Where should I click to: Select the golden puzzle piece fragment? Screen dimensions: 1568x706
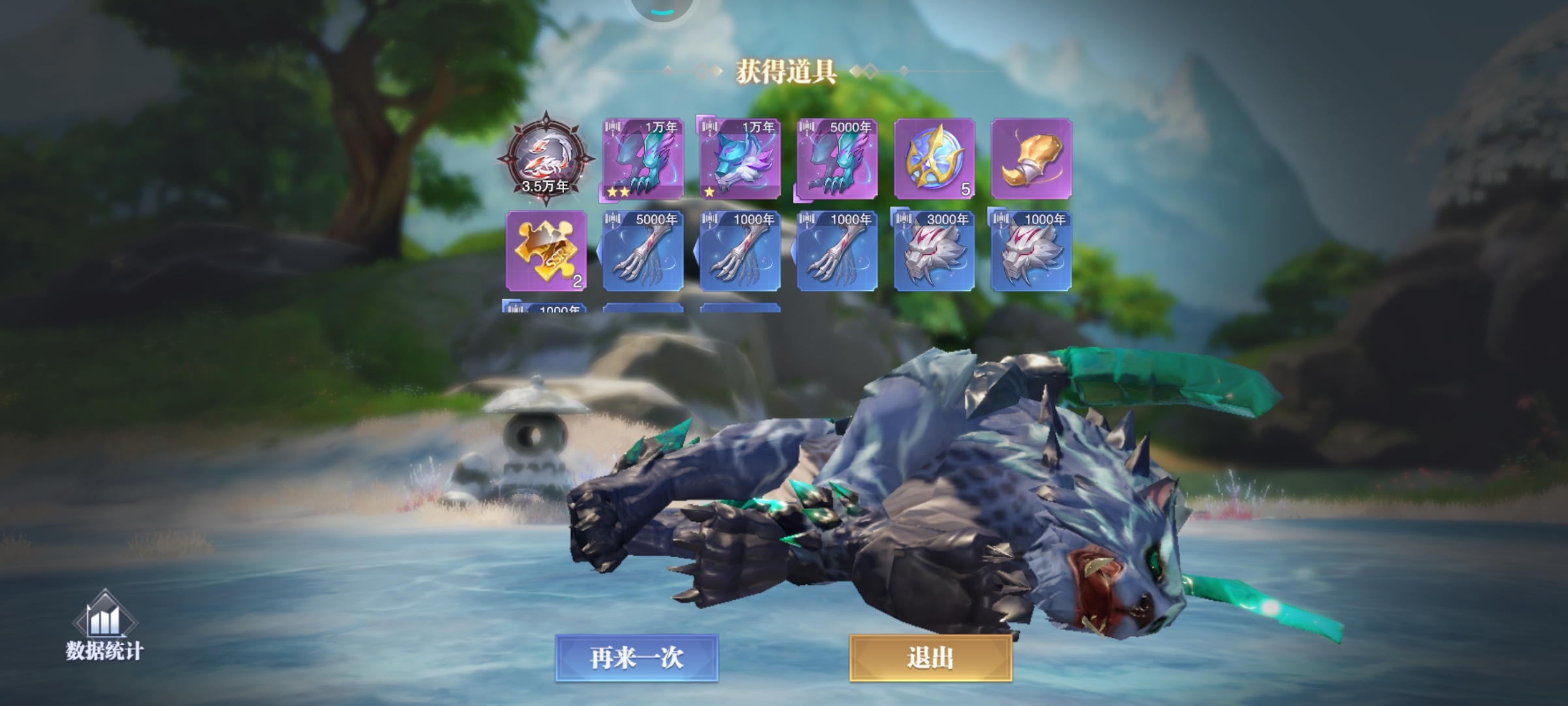click(x=546, y=251)
